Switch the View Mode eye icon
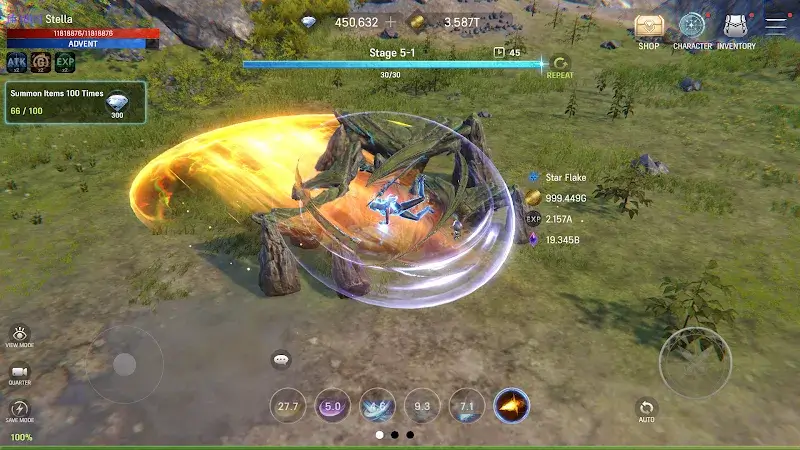 20,334
